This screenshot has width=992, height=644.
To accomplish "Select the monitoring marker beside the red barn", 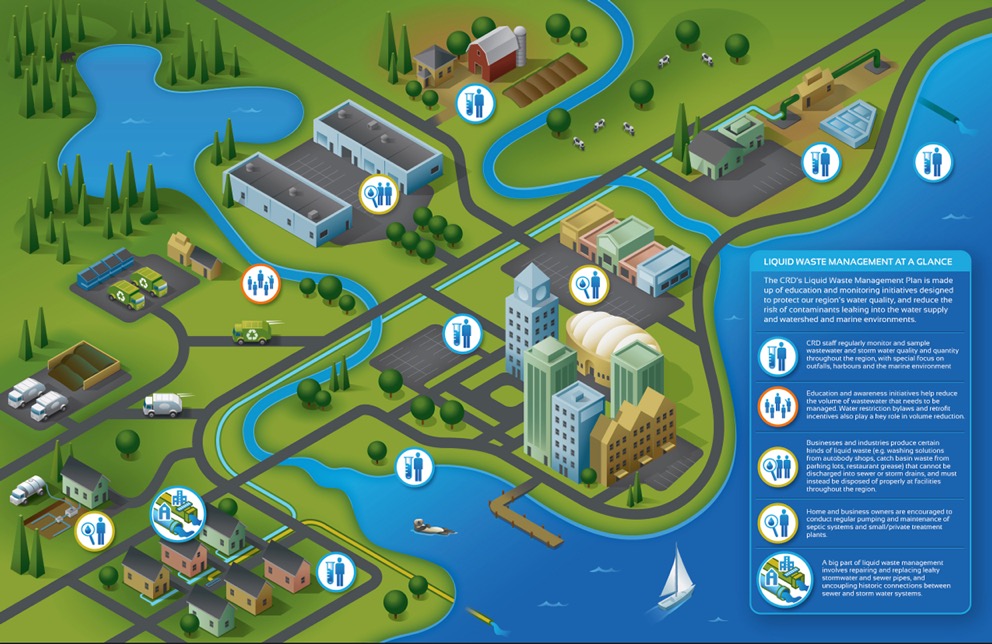I will click(477, 103).
